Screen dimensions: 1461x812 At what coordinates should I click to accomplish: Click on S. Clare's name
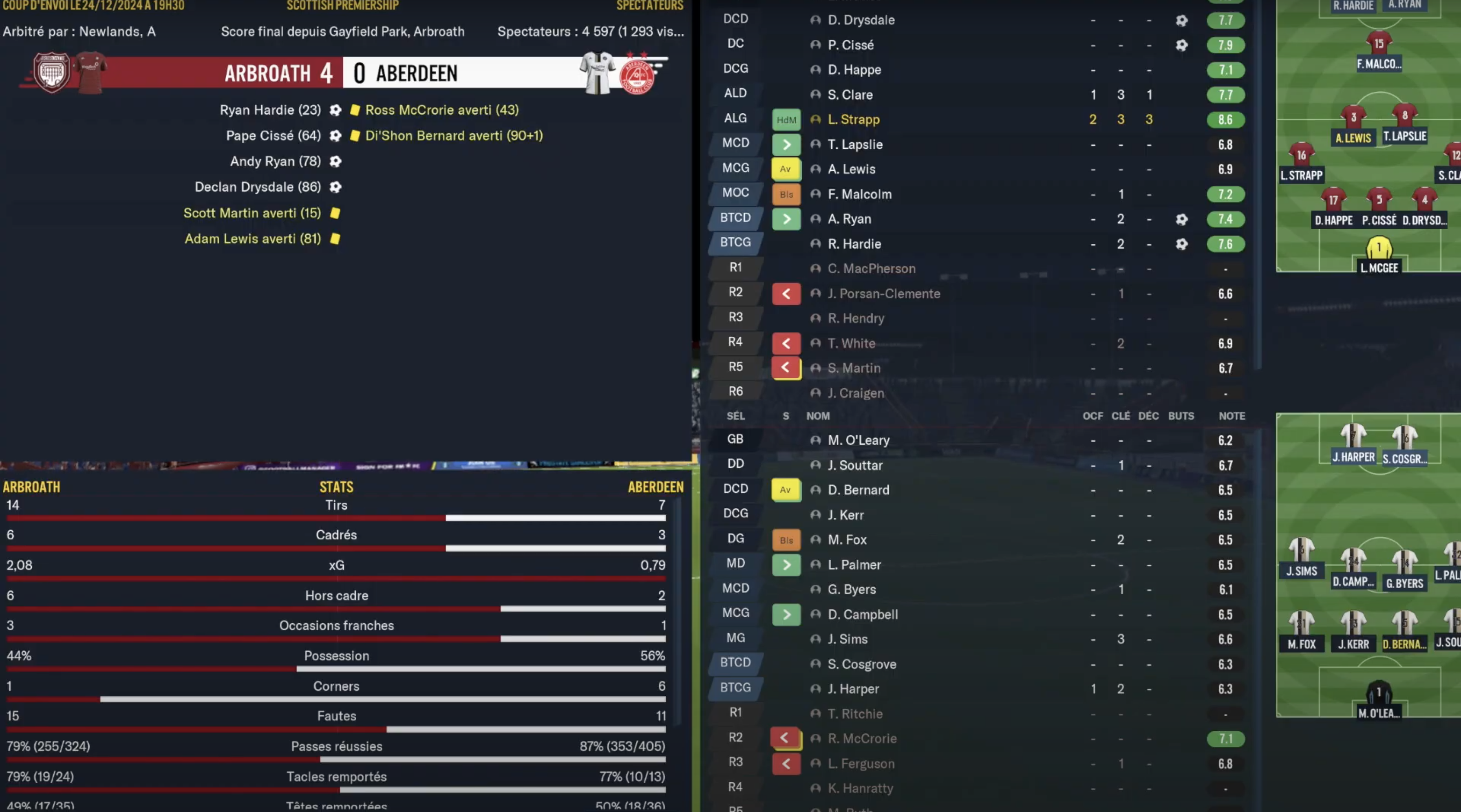pos(850,95)
